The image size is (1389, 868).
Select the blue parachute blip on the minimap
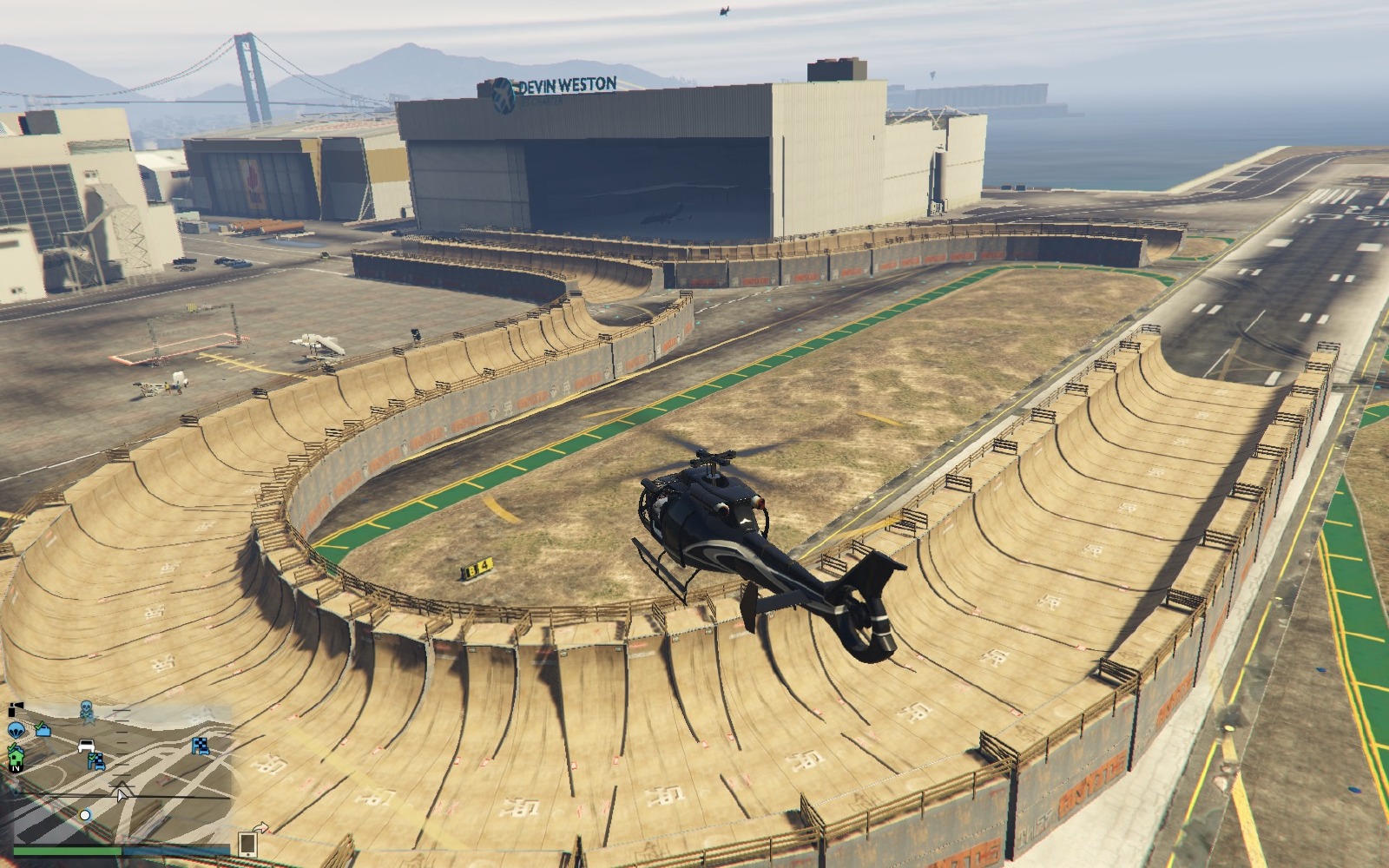[x=15, y=730]
